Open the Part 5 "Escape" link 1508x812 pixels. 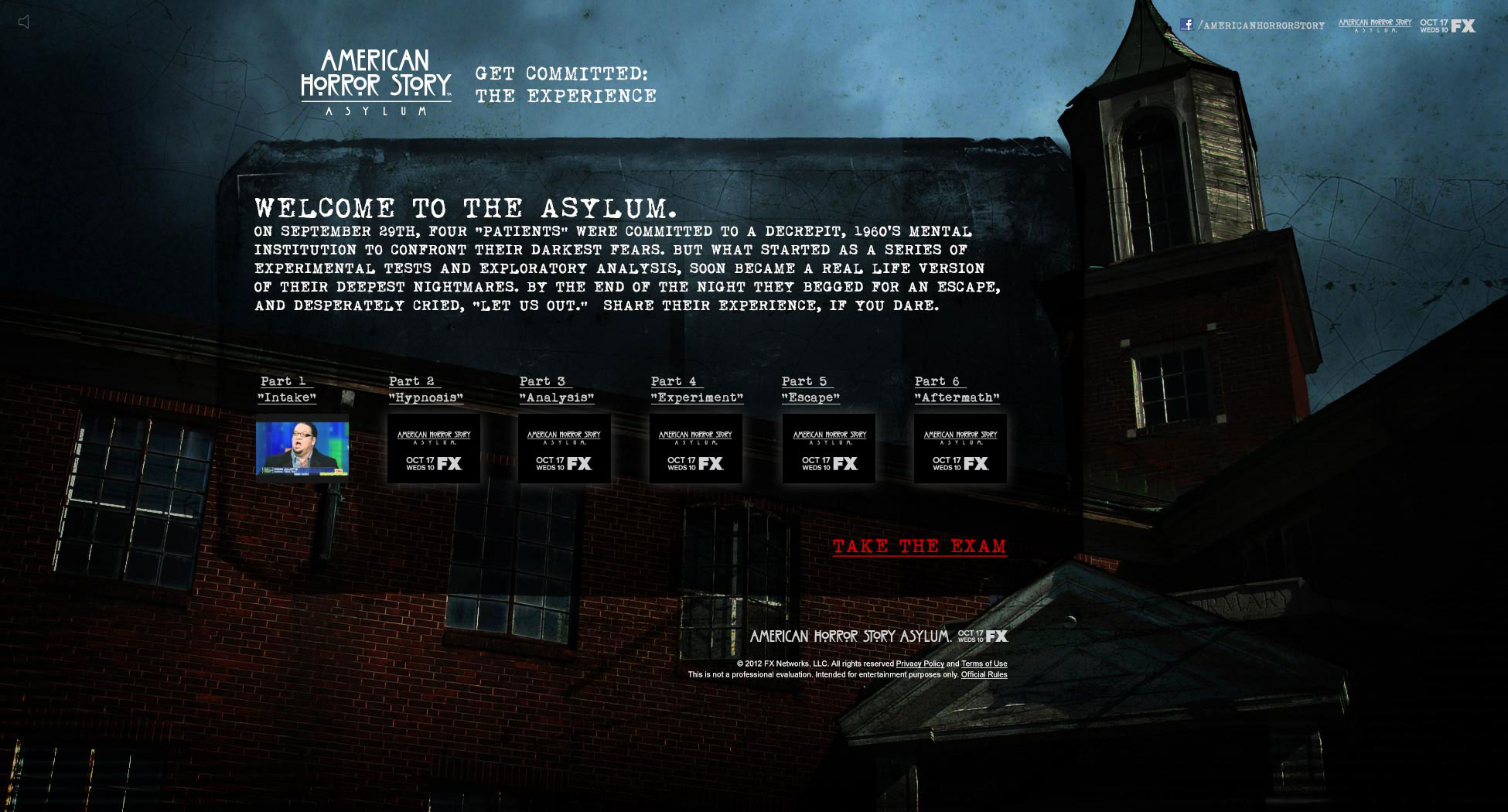click(810, 390)
